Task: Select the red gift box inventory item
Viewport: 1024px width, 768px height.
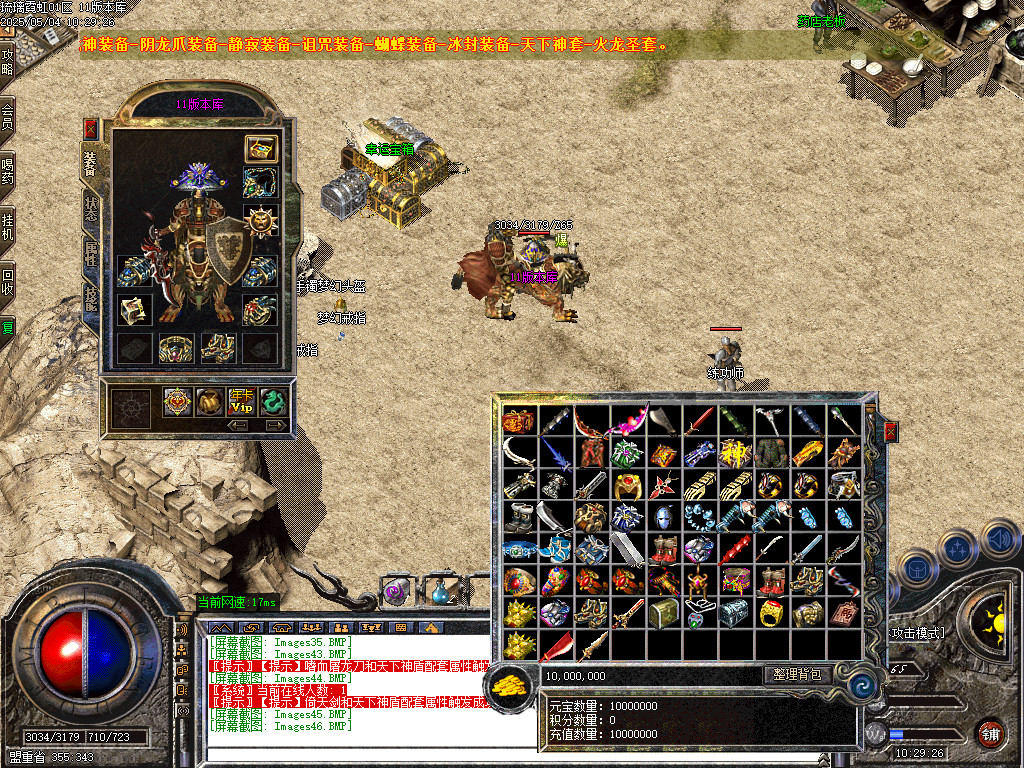Action: click(518, 421)
